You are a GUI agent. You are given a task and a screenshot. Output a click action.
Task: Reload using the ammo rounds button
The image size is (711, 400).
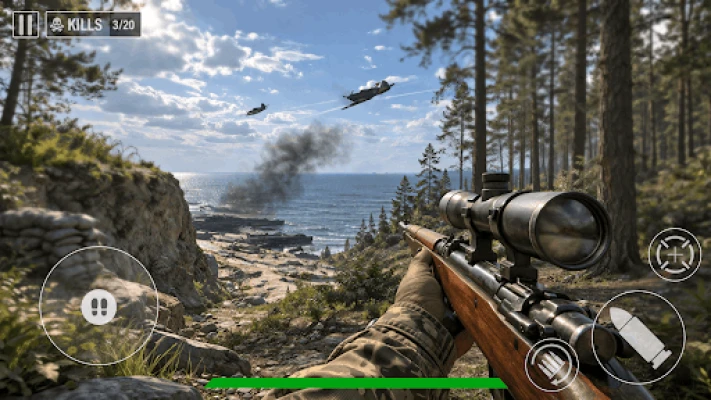click(551, 364)
